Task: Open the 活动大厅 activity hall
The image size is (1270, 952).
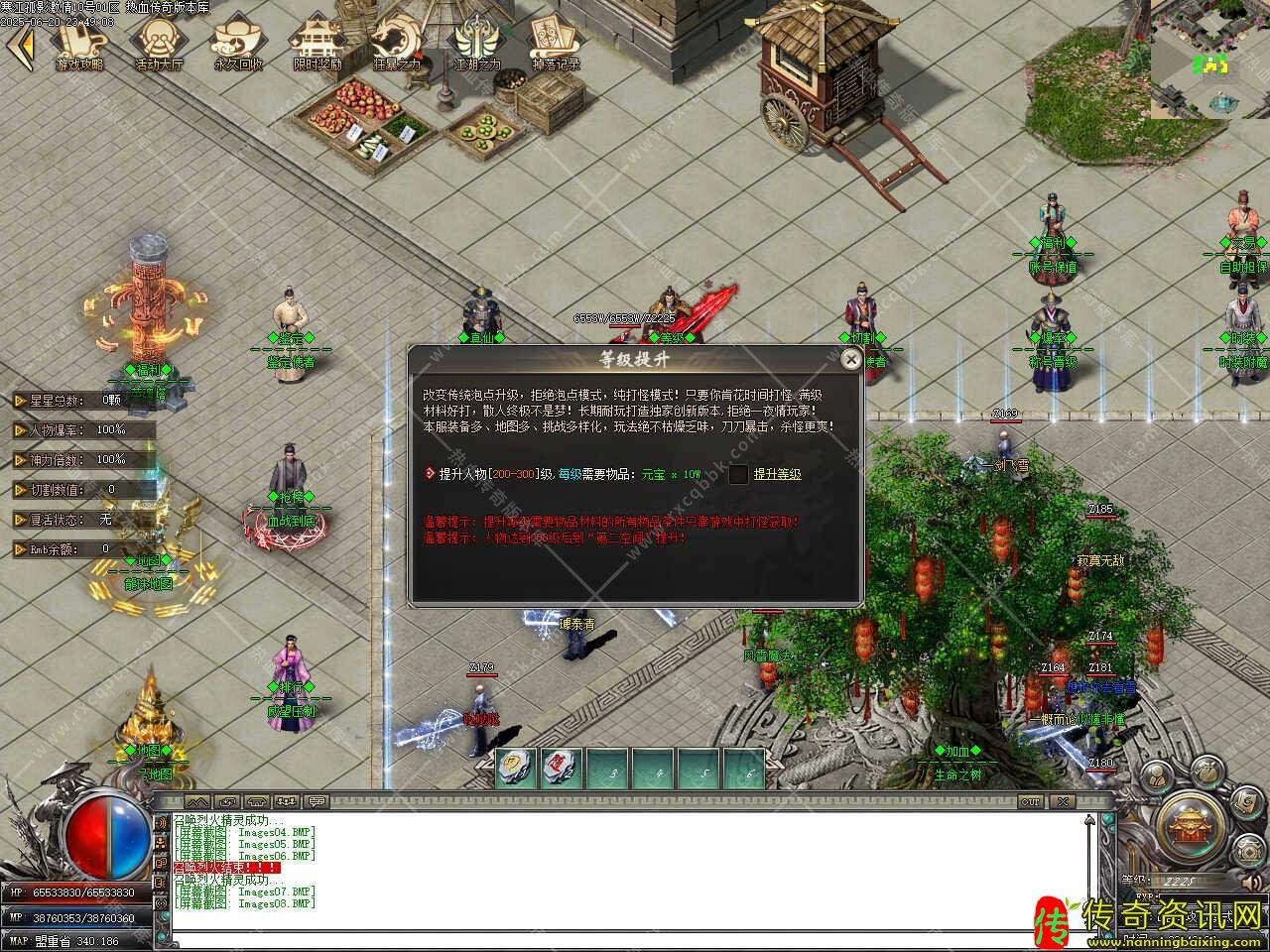Action: click(x=159, y=43)
